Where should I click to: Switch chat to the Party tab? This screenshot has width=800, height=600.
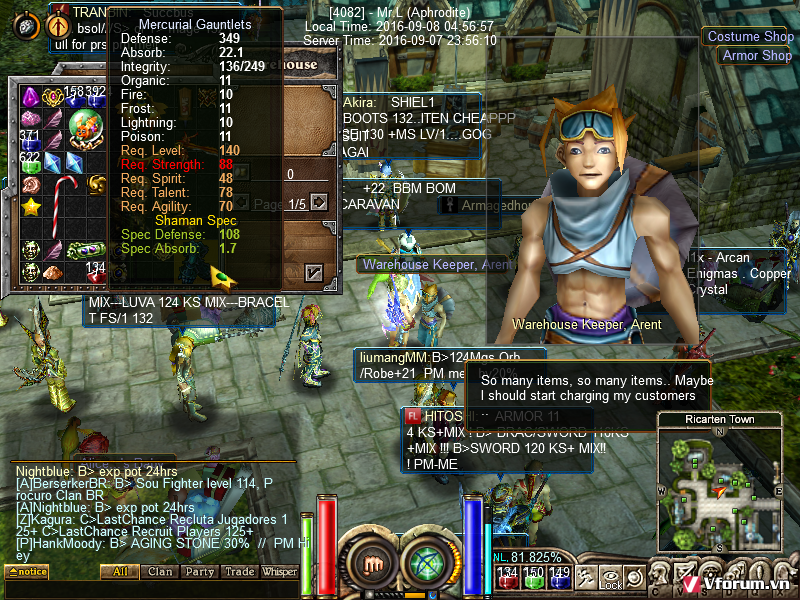(x=199, y=572)
